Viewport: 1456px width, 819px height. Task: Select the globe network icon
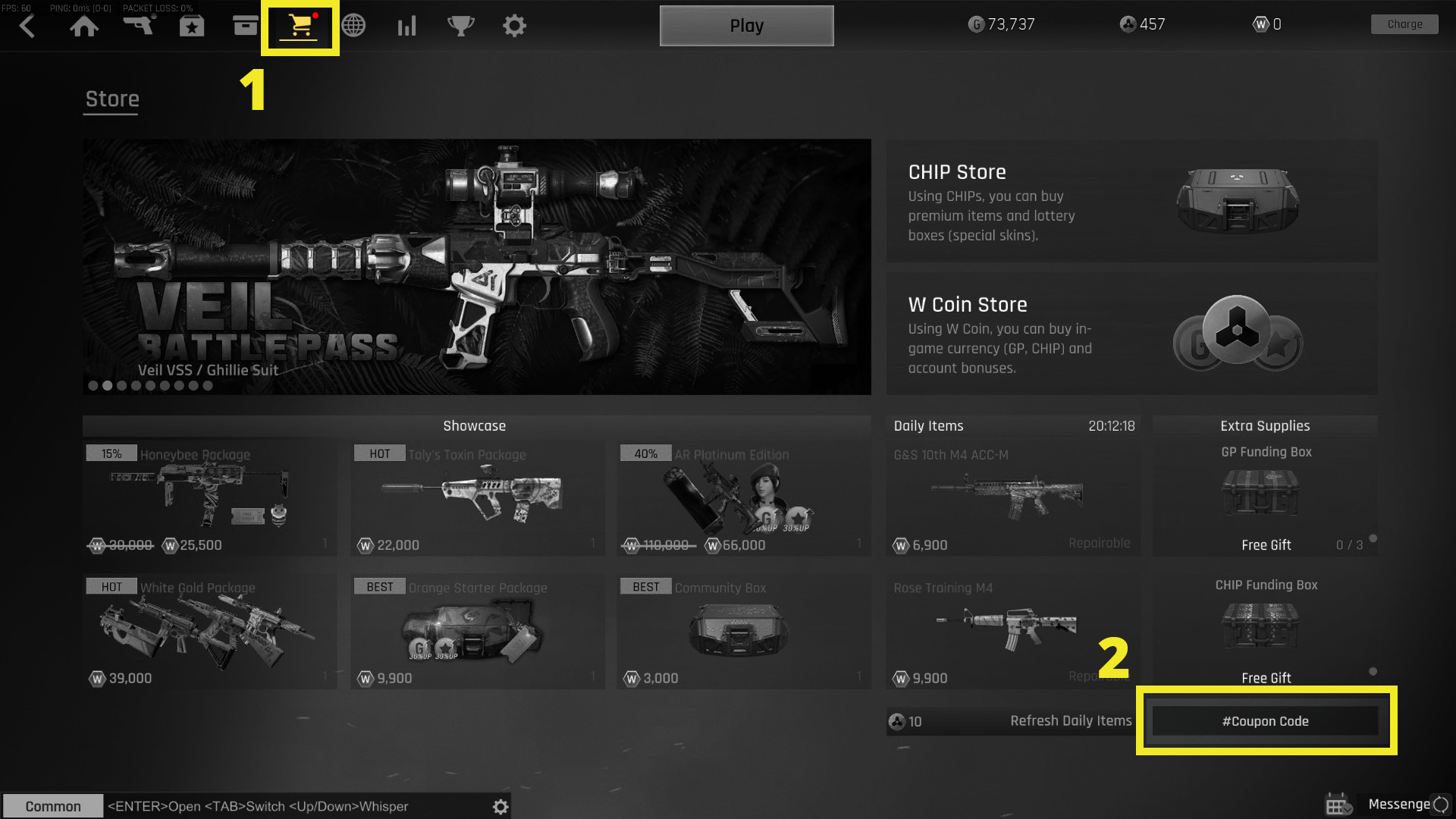tap(353, 25)
